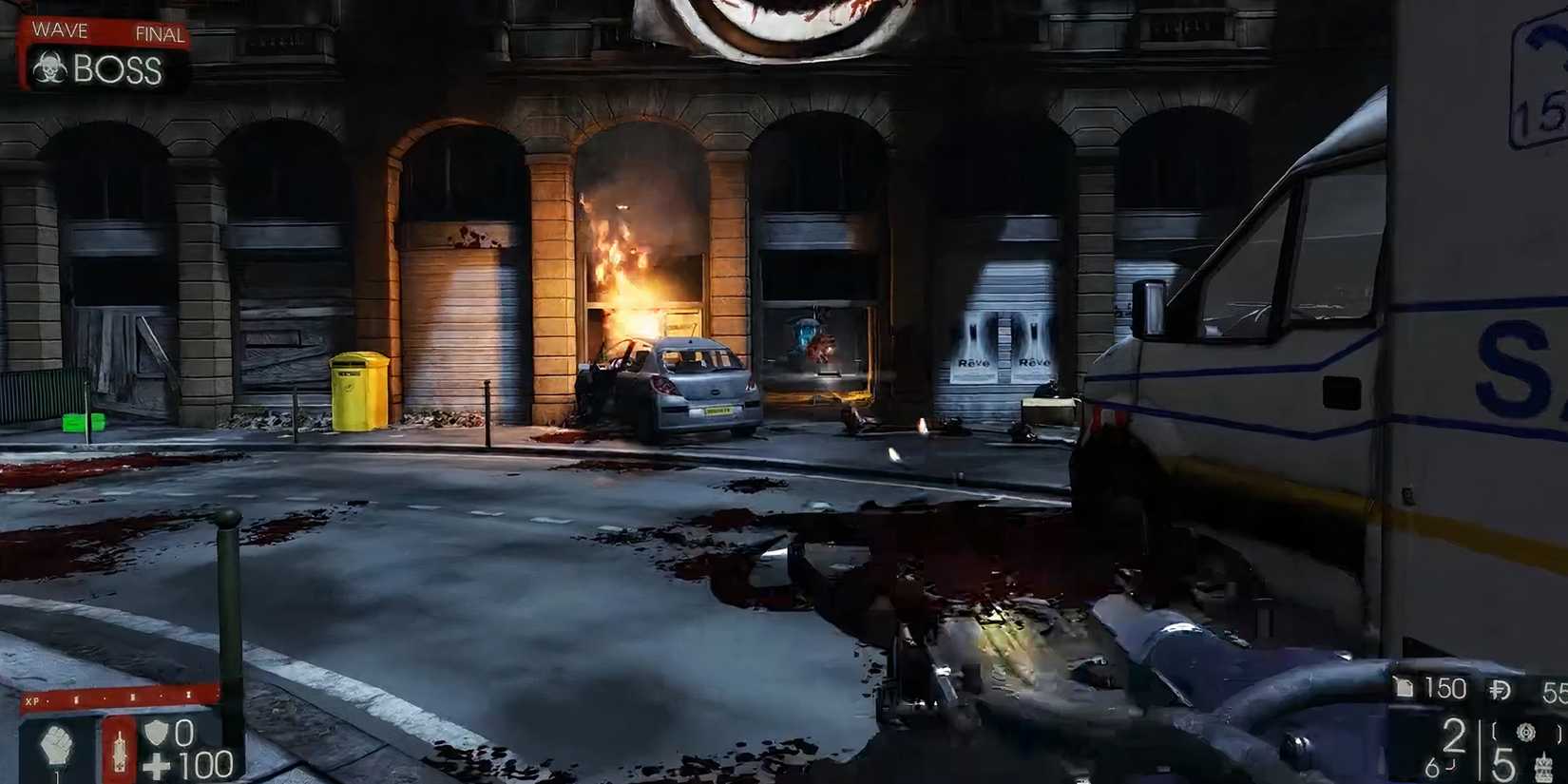
Task: Select the scope reticle icon near weapon count
Action: click(x=1526, y=732)
